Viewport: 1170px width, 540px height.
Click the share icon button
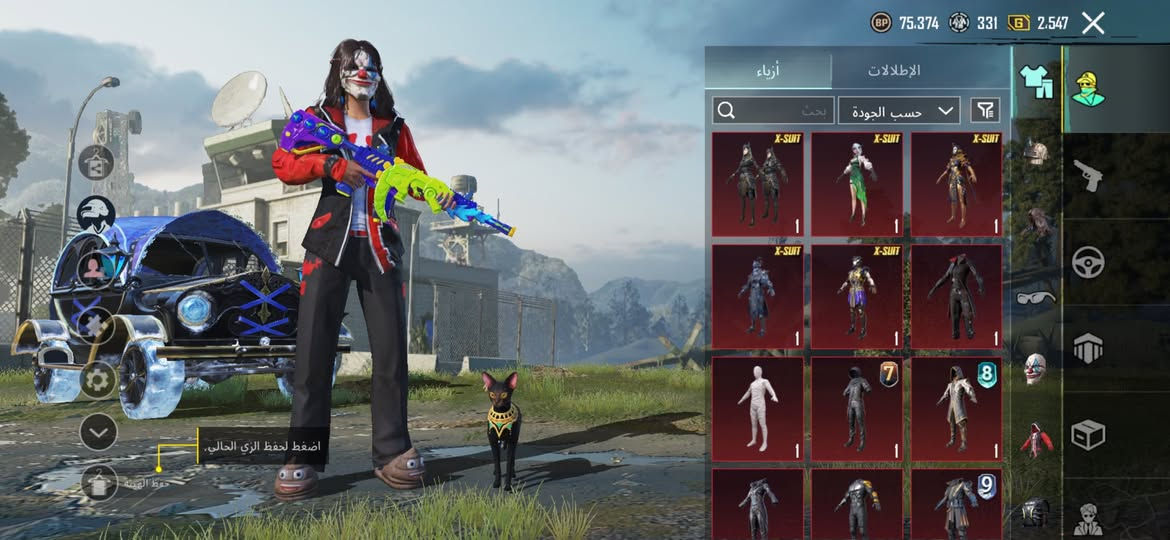tap(97, 161)
